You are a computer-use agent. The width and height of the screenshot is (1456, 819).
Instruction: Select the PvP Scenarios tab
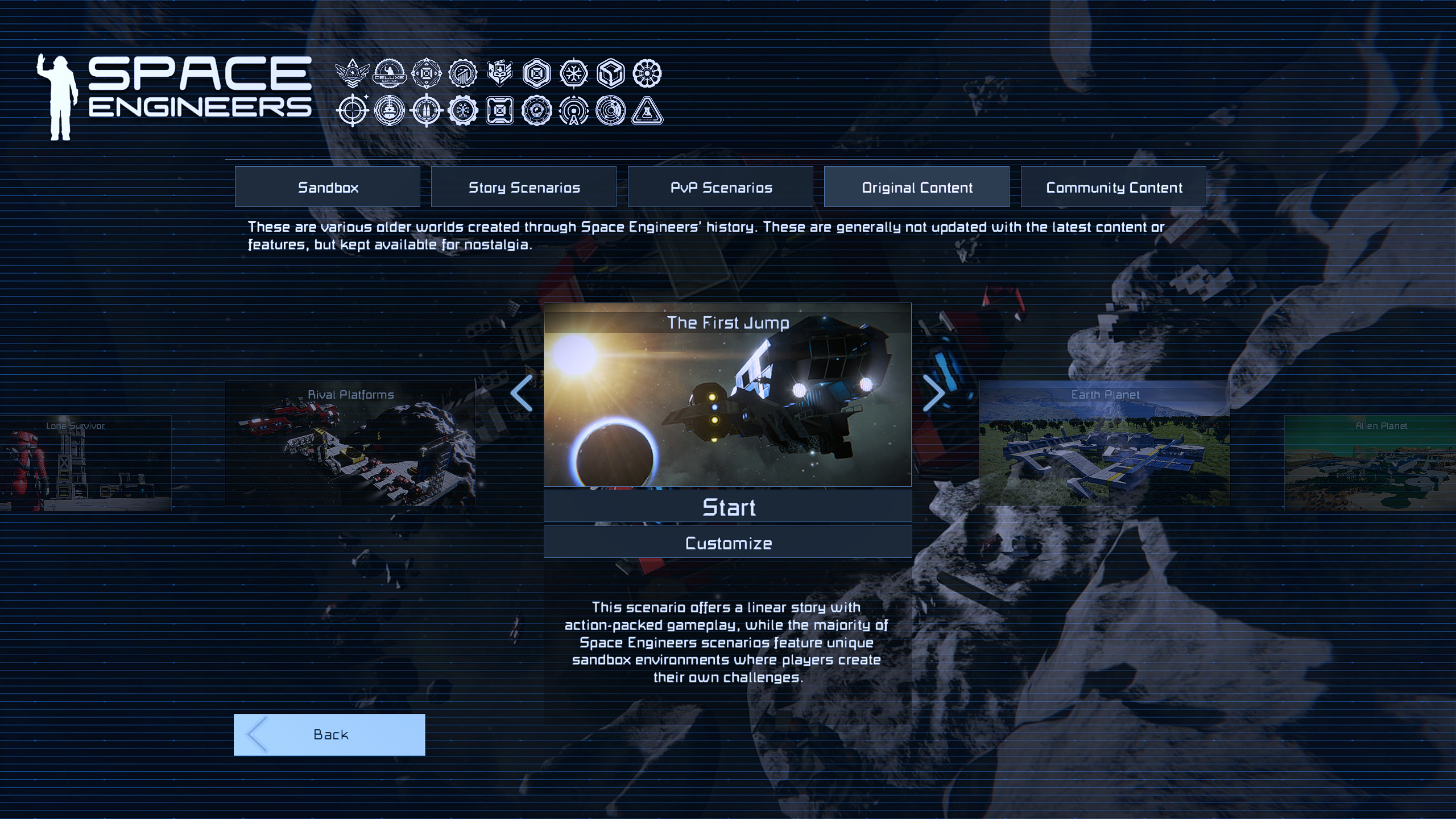pos(721,187)
